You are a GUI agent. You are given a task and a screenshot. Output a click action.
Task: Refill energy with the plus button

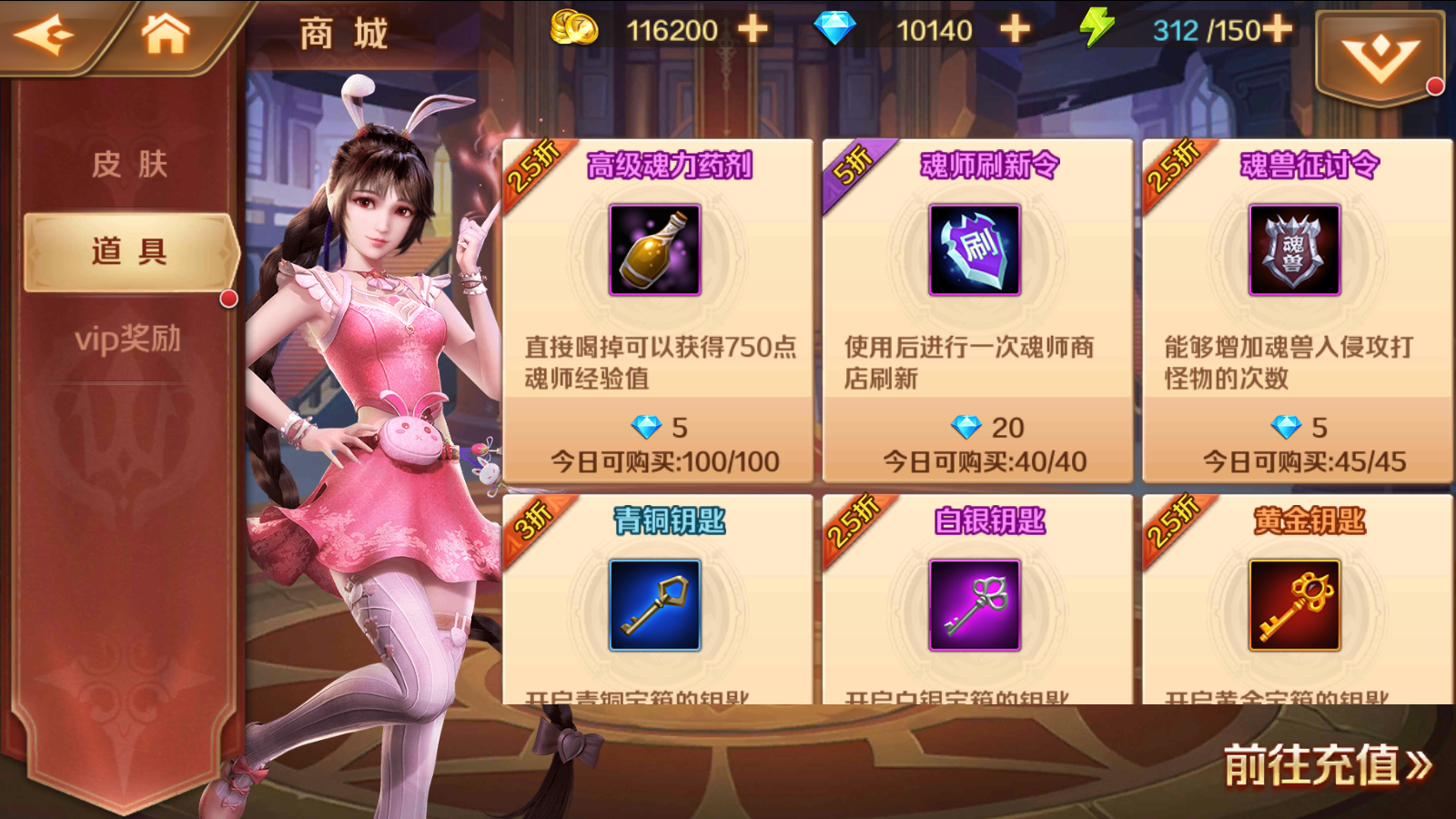1277,30
